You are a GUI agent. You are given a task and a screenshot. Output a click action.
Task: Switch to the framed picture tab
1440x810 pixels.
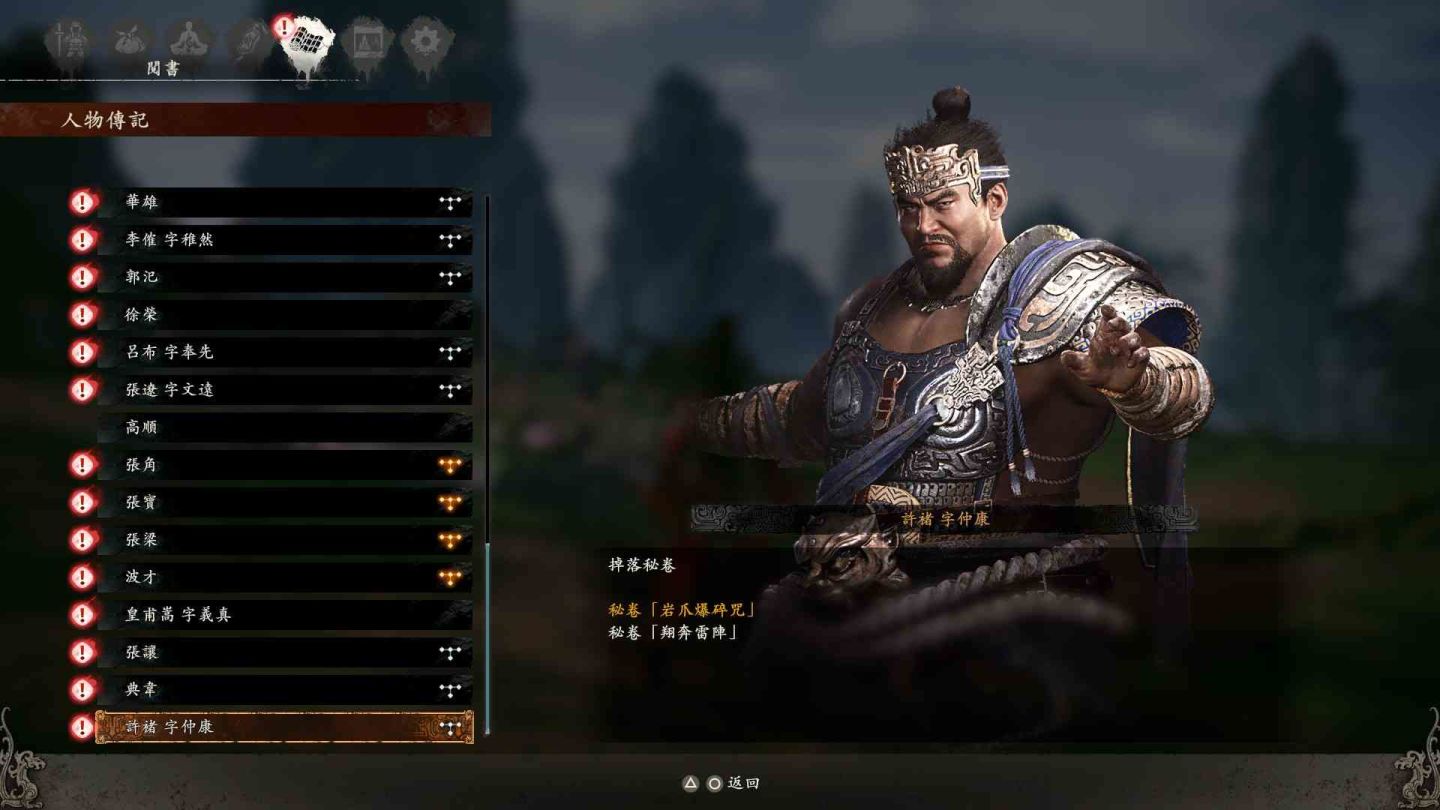click(367, 42)
